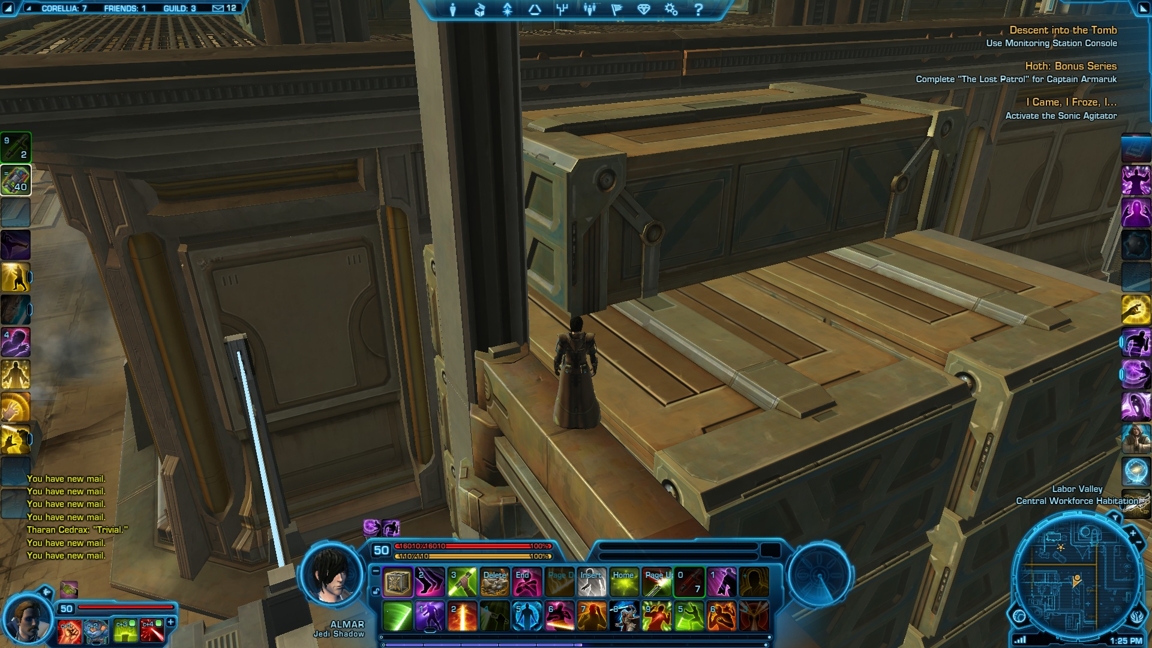Activate the ability bound to Home key
Image resolution: width=1152 pixels, height=648 pixels.
pos(624,582)
